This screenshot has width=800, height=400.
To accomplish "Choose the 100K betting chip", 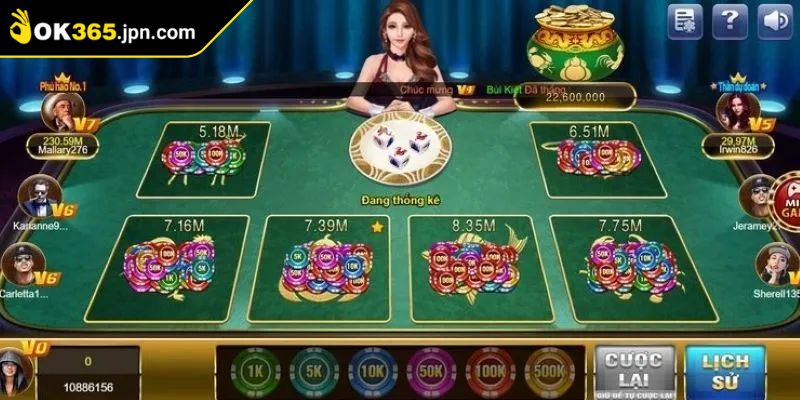I will point(489,371).
